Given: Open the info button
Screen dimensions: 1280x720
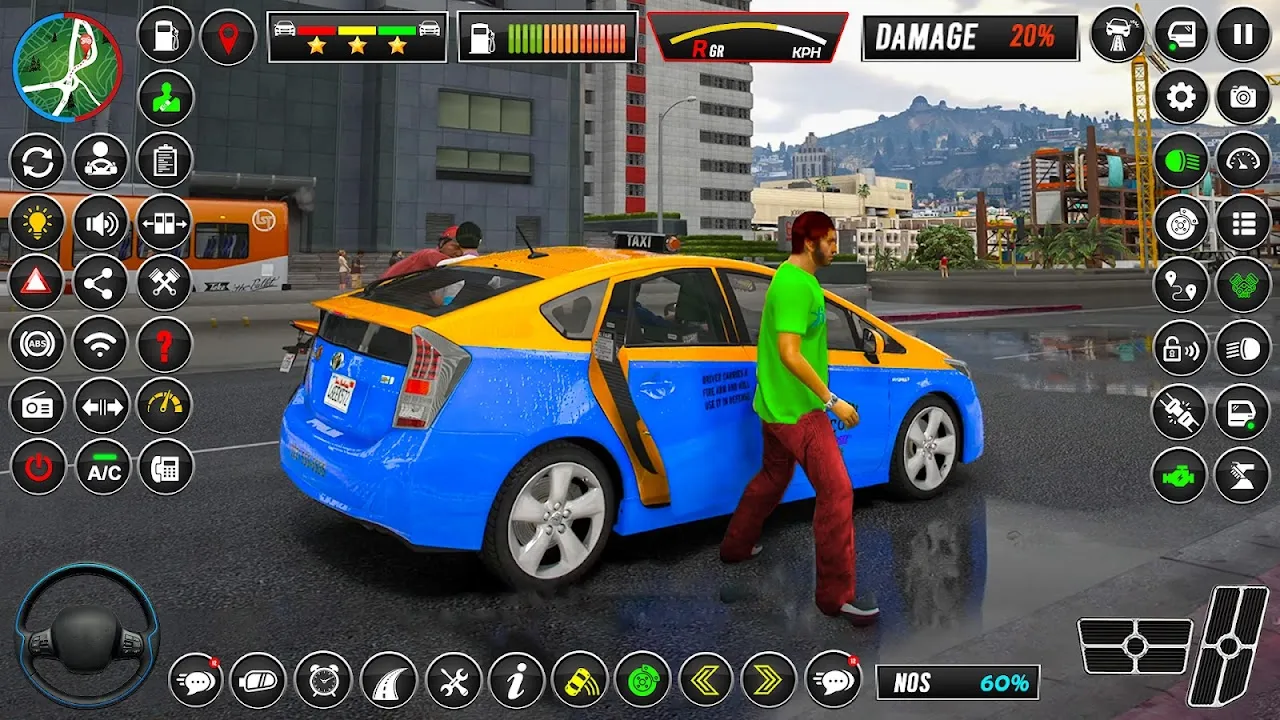Looking at the screenshot, I should tap(516, 681).
